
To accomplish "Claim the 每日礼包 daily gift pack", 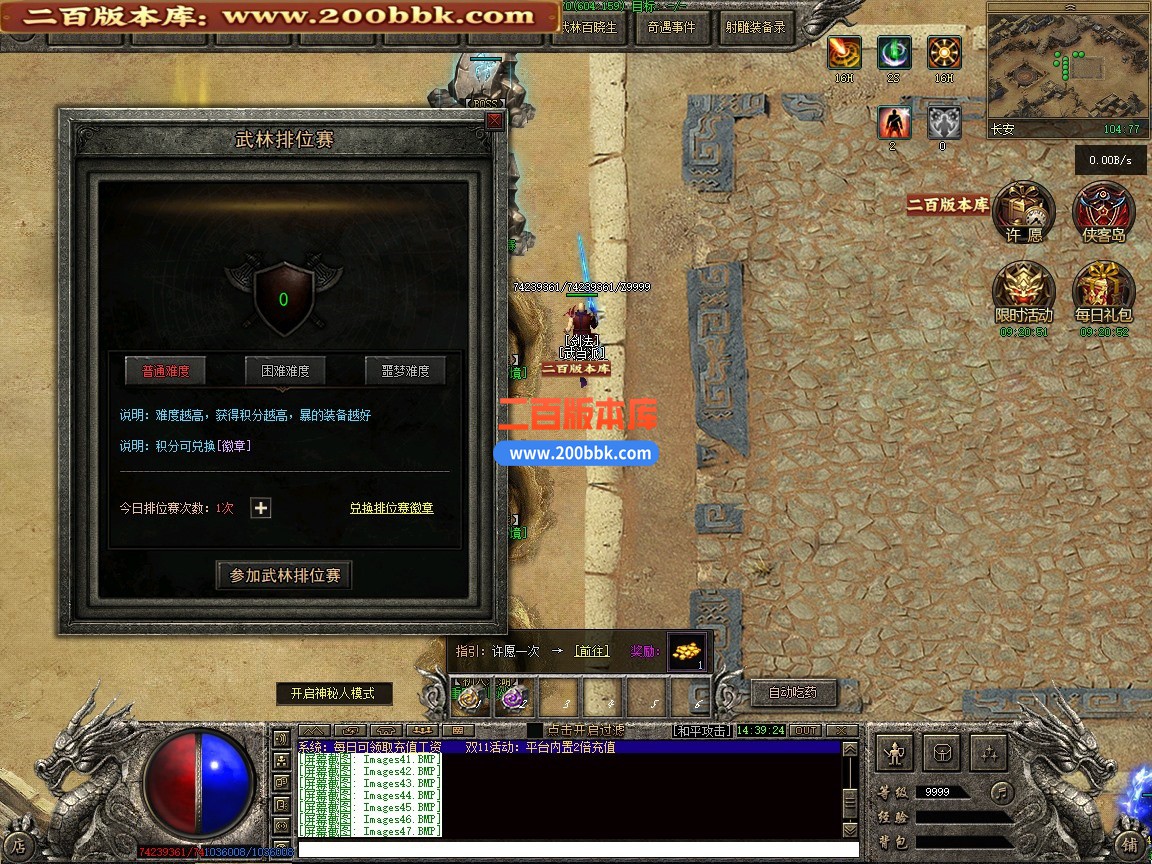I will (x=1103, y=292).
